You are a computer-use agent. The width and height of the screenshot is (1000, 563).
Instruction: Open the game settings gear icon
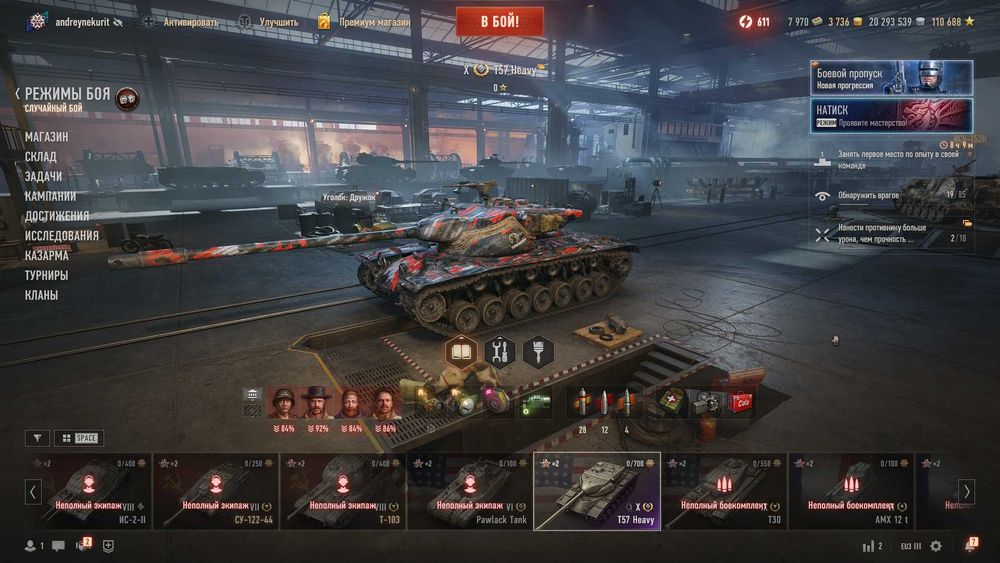click(x=936, y=546)
